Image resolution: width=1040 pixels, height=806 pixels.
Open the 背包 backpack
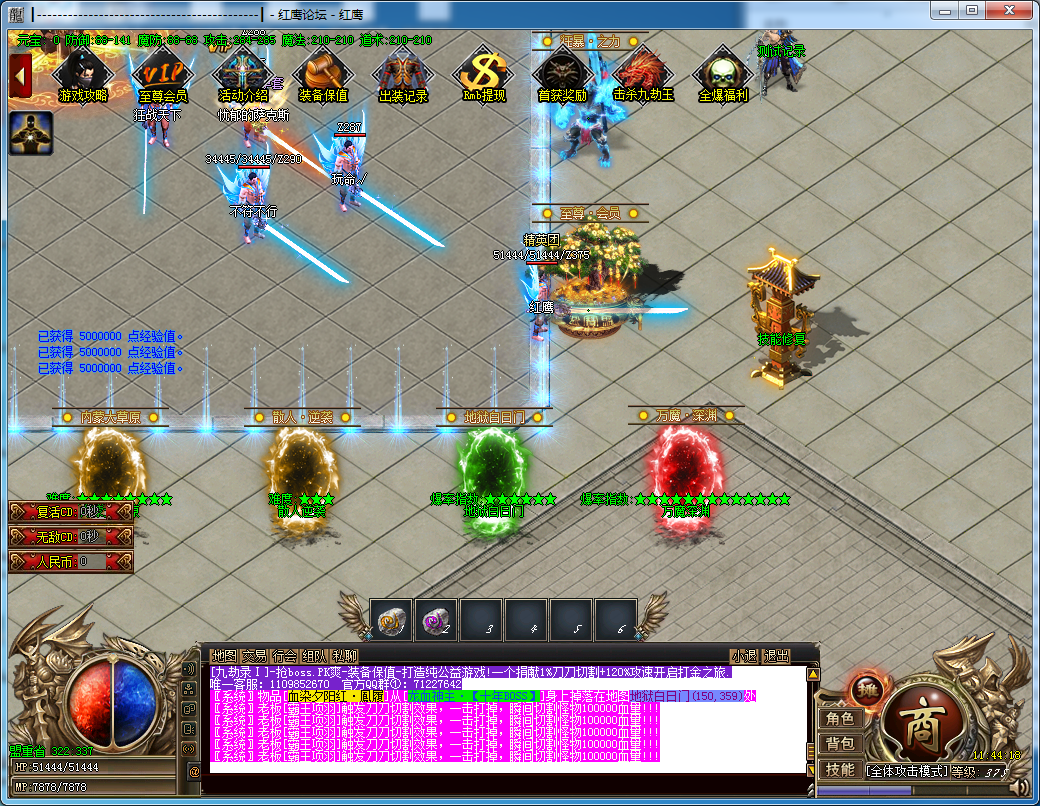(x=839, y=743)
